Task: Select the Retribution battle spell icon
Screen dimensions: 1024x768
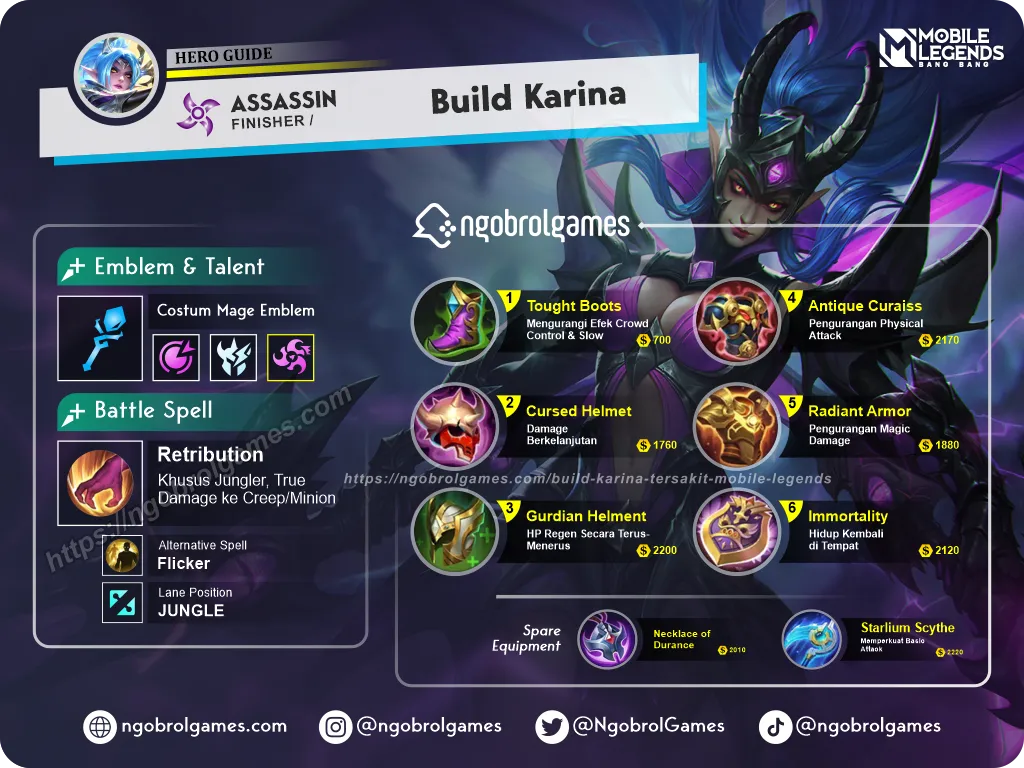Action: click(100, 483)
